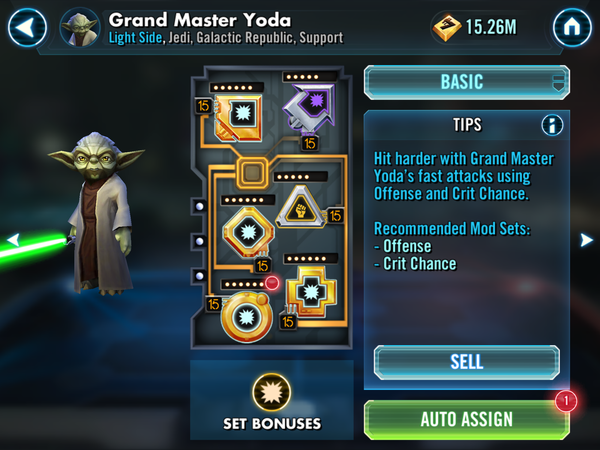Switch to the previous character
Viewport: 600px width, 450px height.
click(x=12, y=239)
